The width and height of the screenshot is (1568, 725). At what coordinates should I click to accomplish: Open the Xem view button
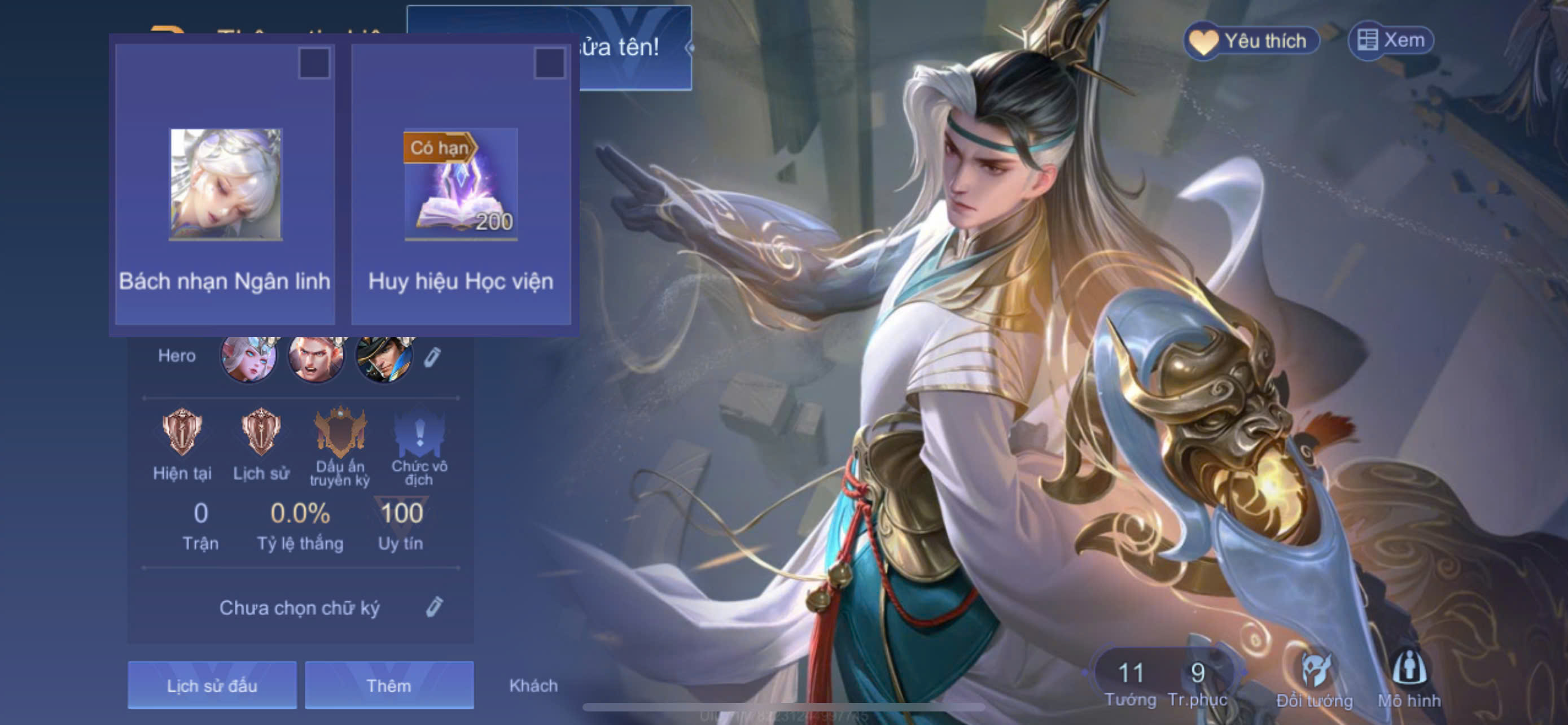[x=1391, y=41]
